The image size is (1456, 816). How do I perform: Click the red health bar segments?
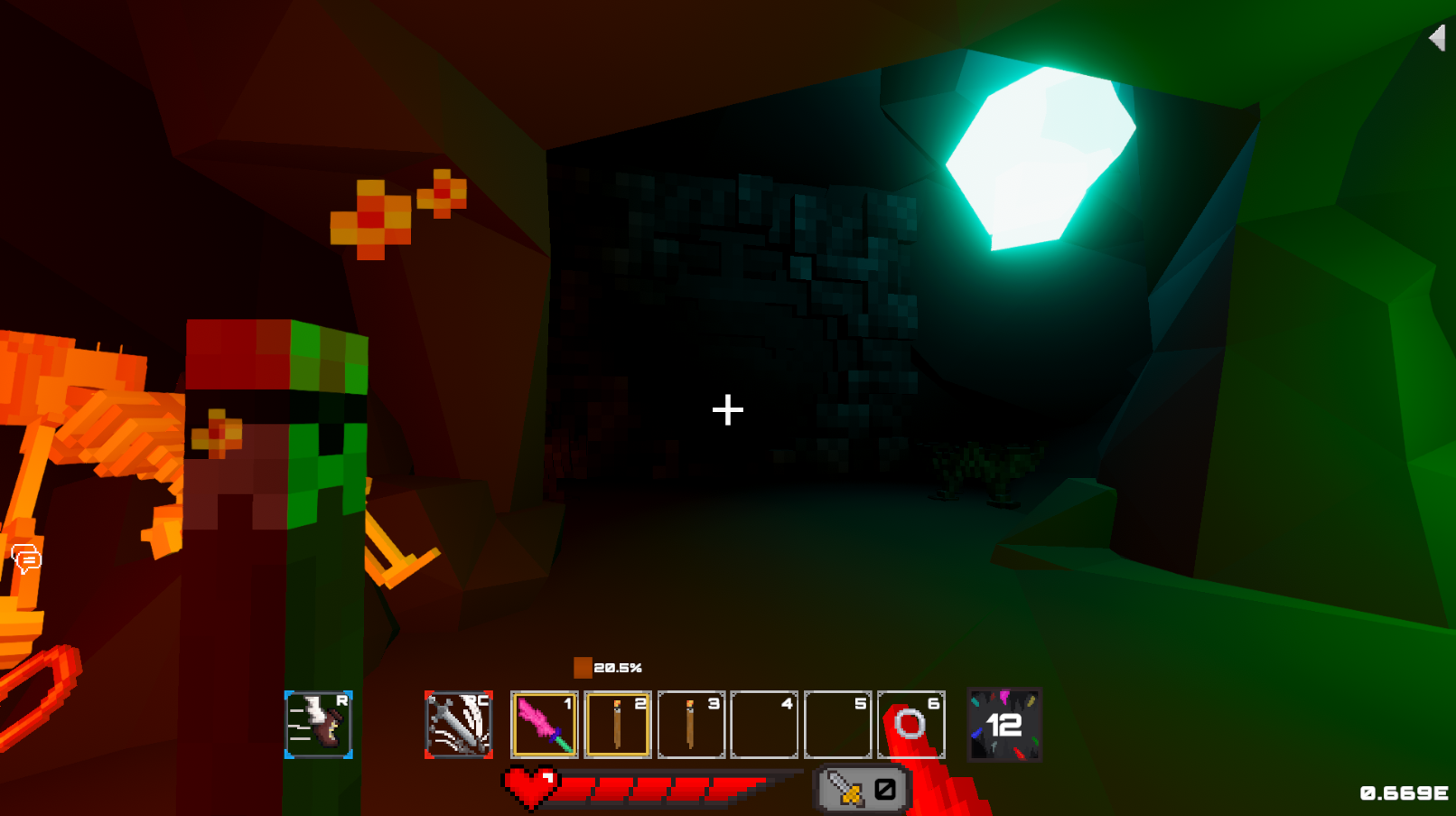pos(668,785)
